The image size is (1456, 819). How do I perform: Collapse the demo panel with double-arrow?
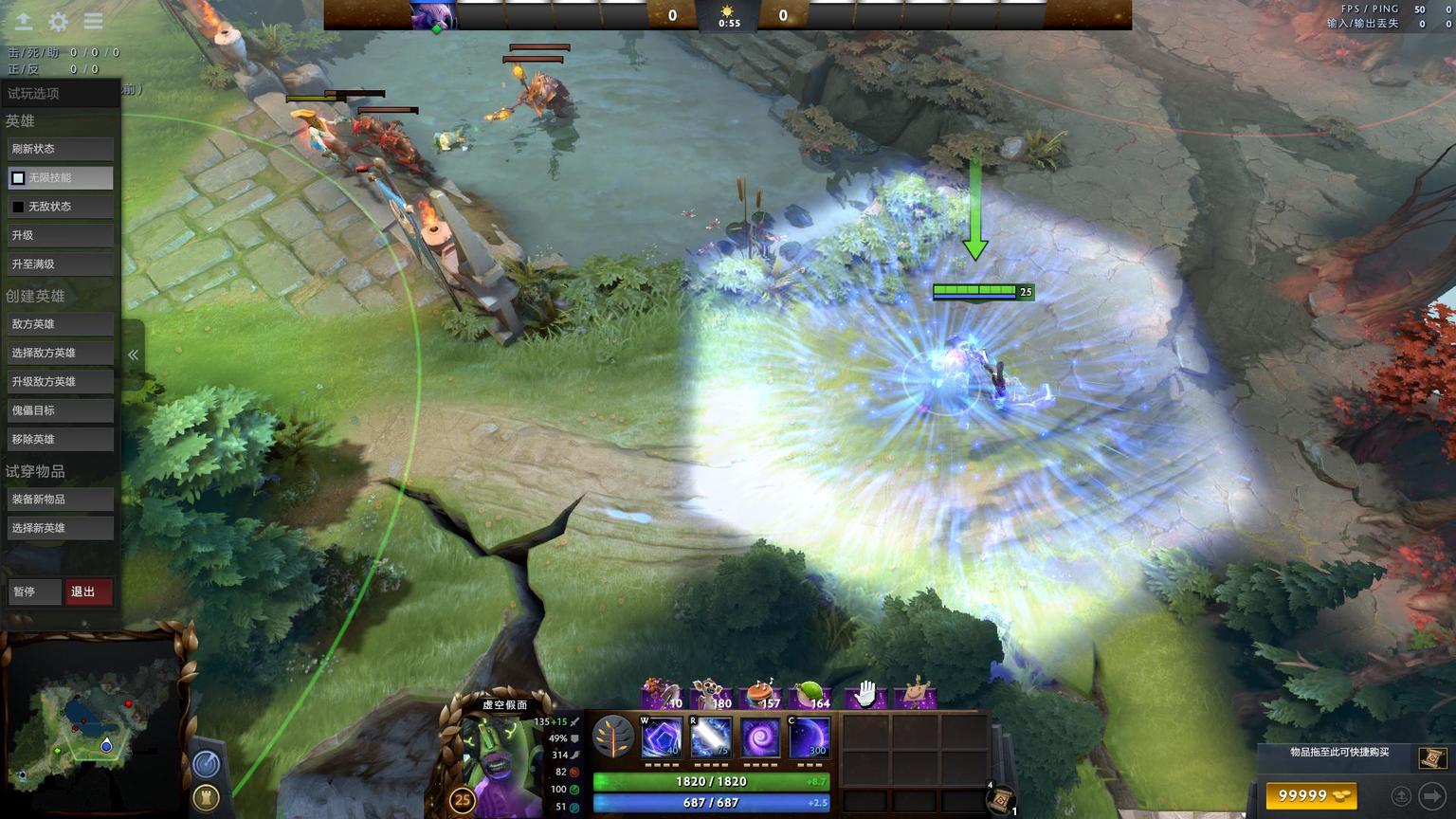pos(134,355)
